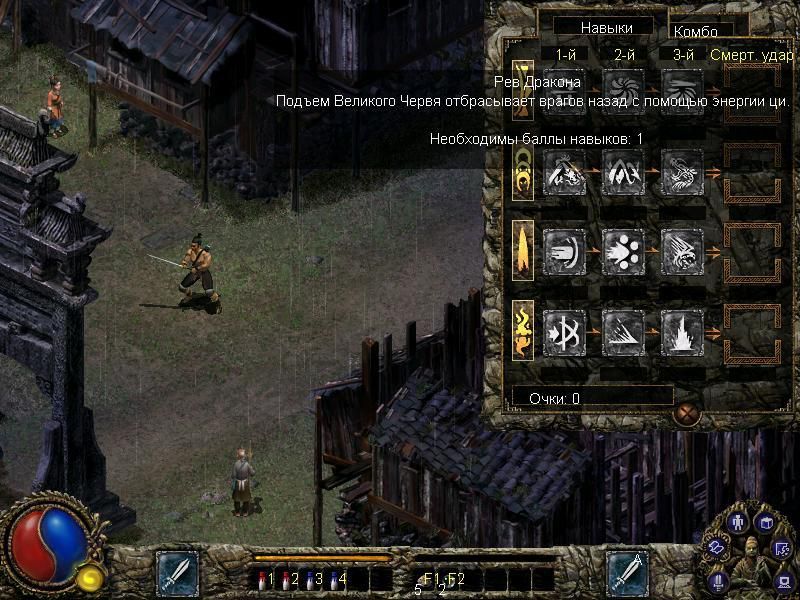Click the left sword attack slot
The image size is (800, 600).
tap(177, 573)
